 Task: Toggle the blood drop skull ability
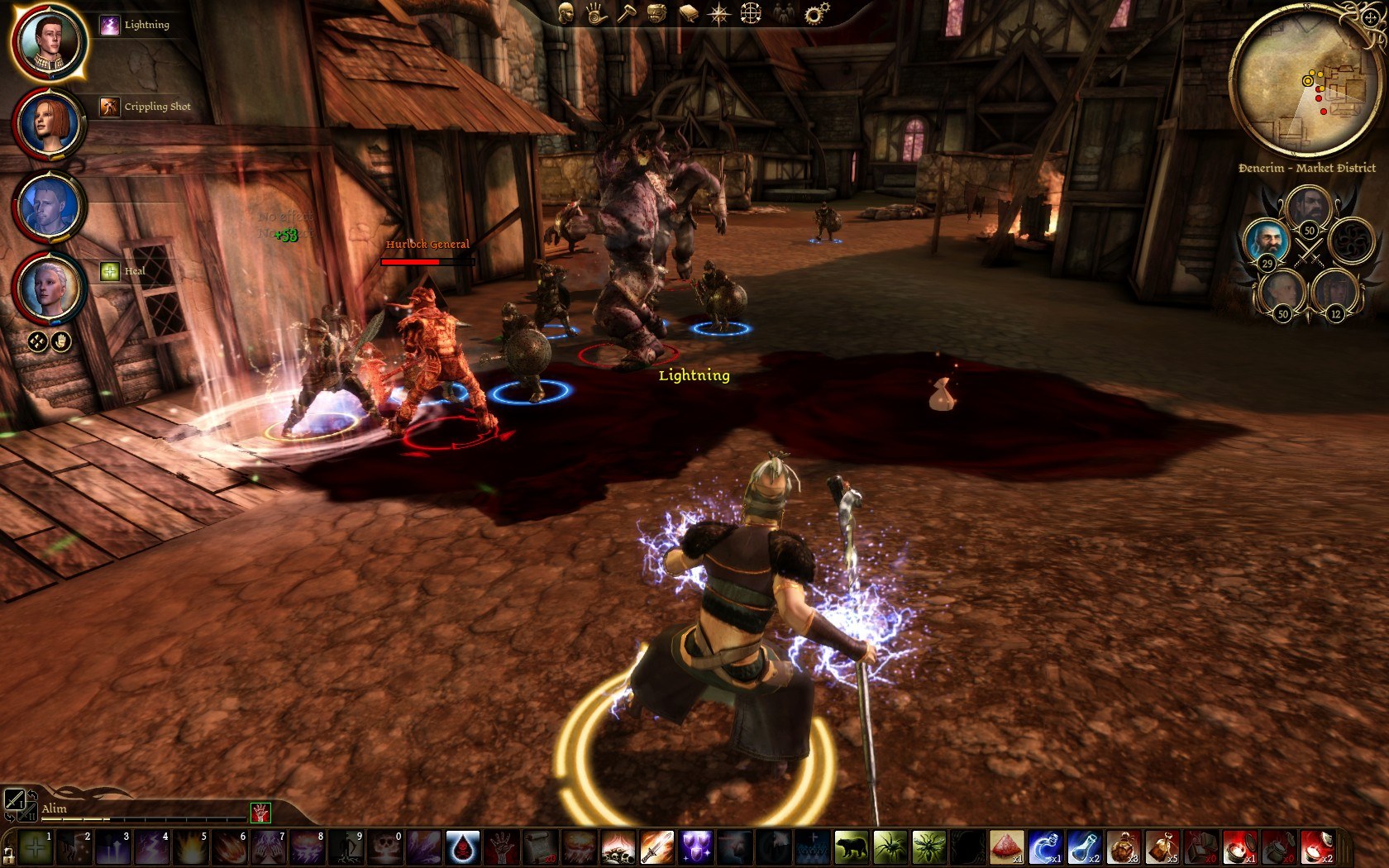[x=462, y=847]
